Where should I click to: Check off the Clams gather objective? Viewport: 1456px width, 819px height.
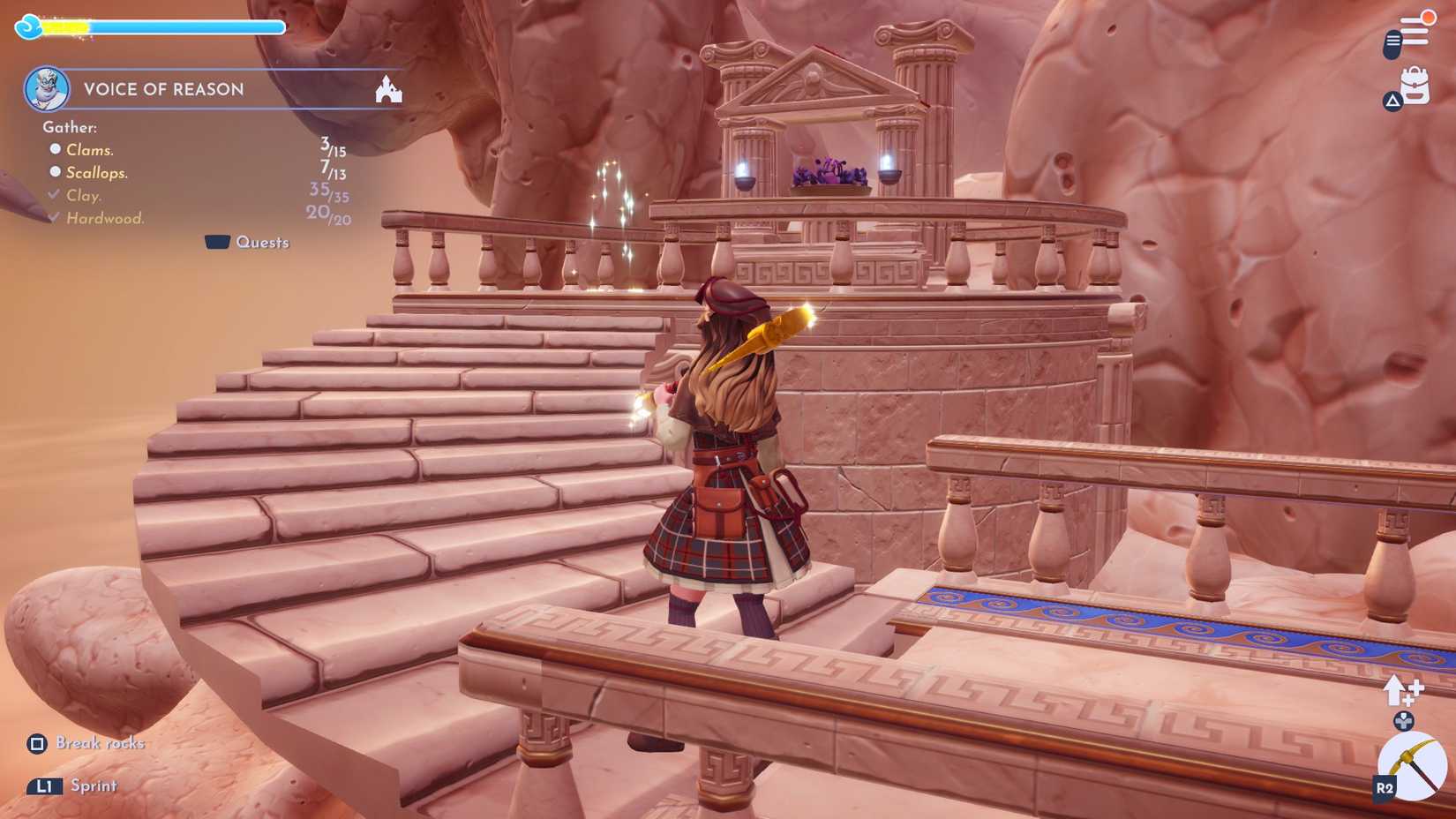tap(56, 149)
